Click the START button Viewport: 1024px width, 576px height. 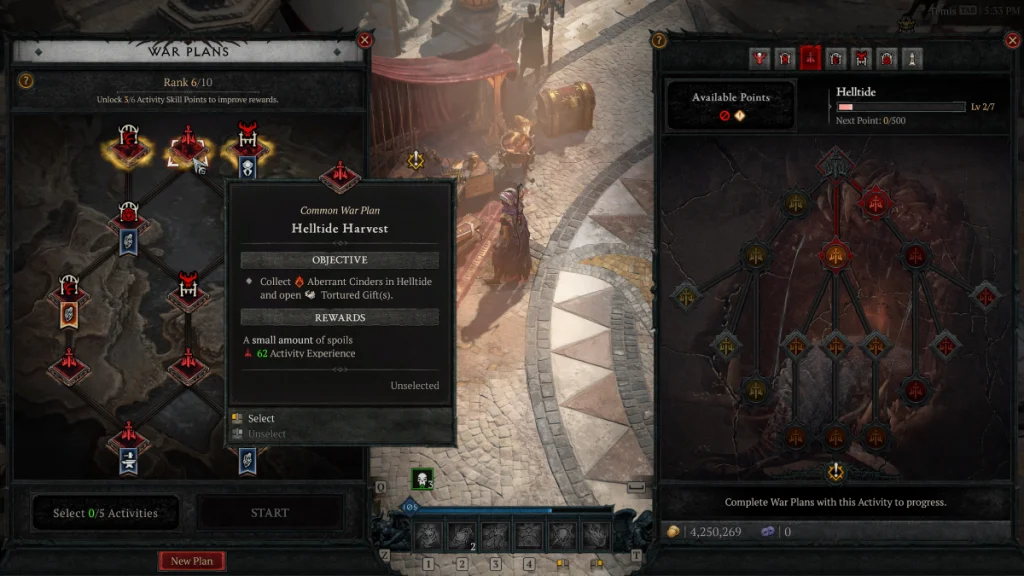(270, 513)
